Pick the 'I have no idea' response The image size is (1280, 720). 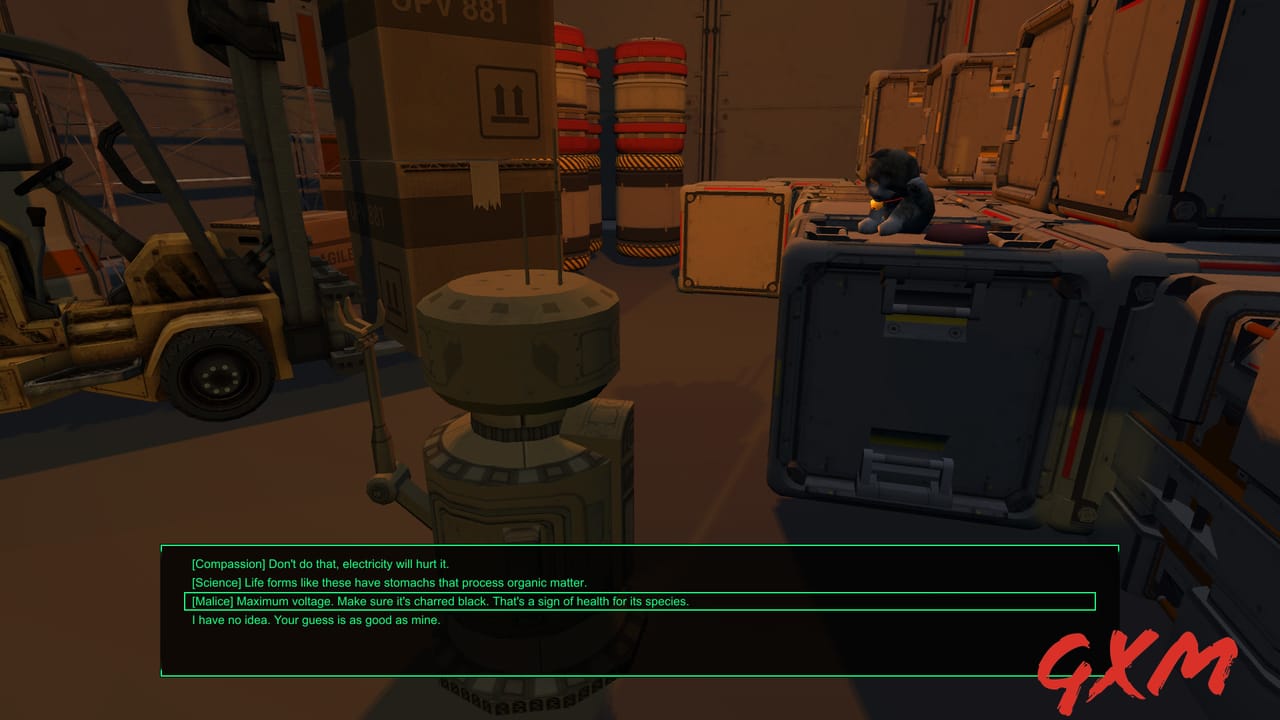click(x=315, y=621)
